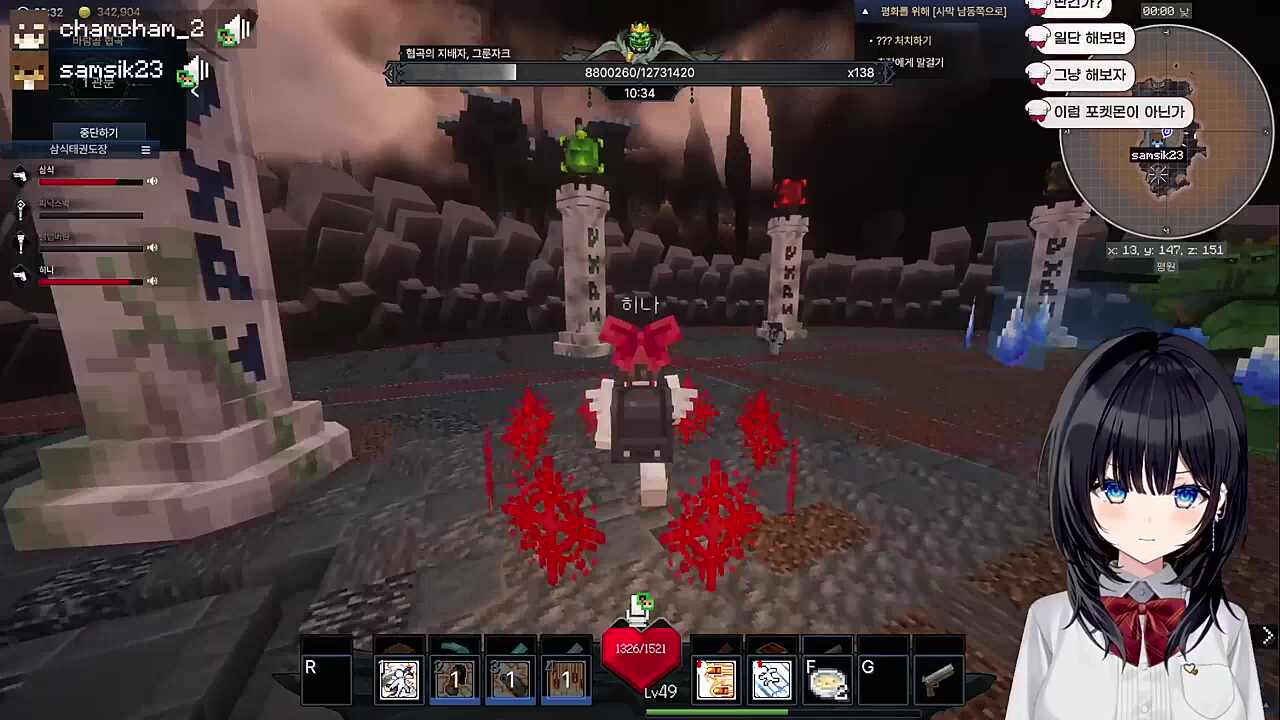This screenshot has width=1280, height=720.
Task: Toggle the speaker icon next to 삼식
Action: click(152, 181)
